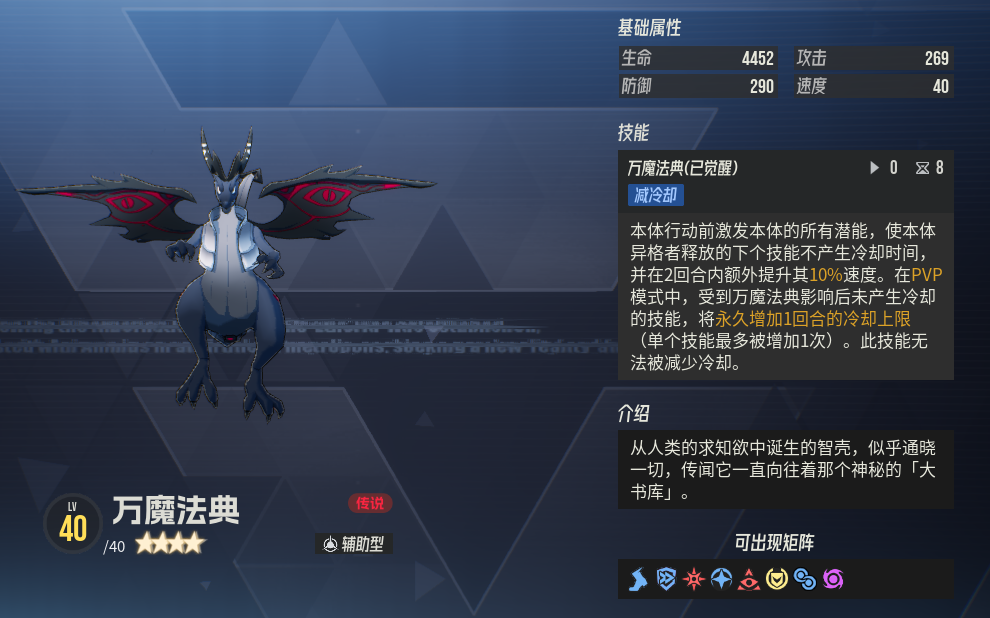Click the 辅助型 type tag
This screenshot has height=618, width=990.
354,544
